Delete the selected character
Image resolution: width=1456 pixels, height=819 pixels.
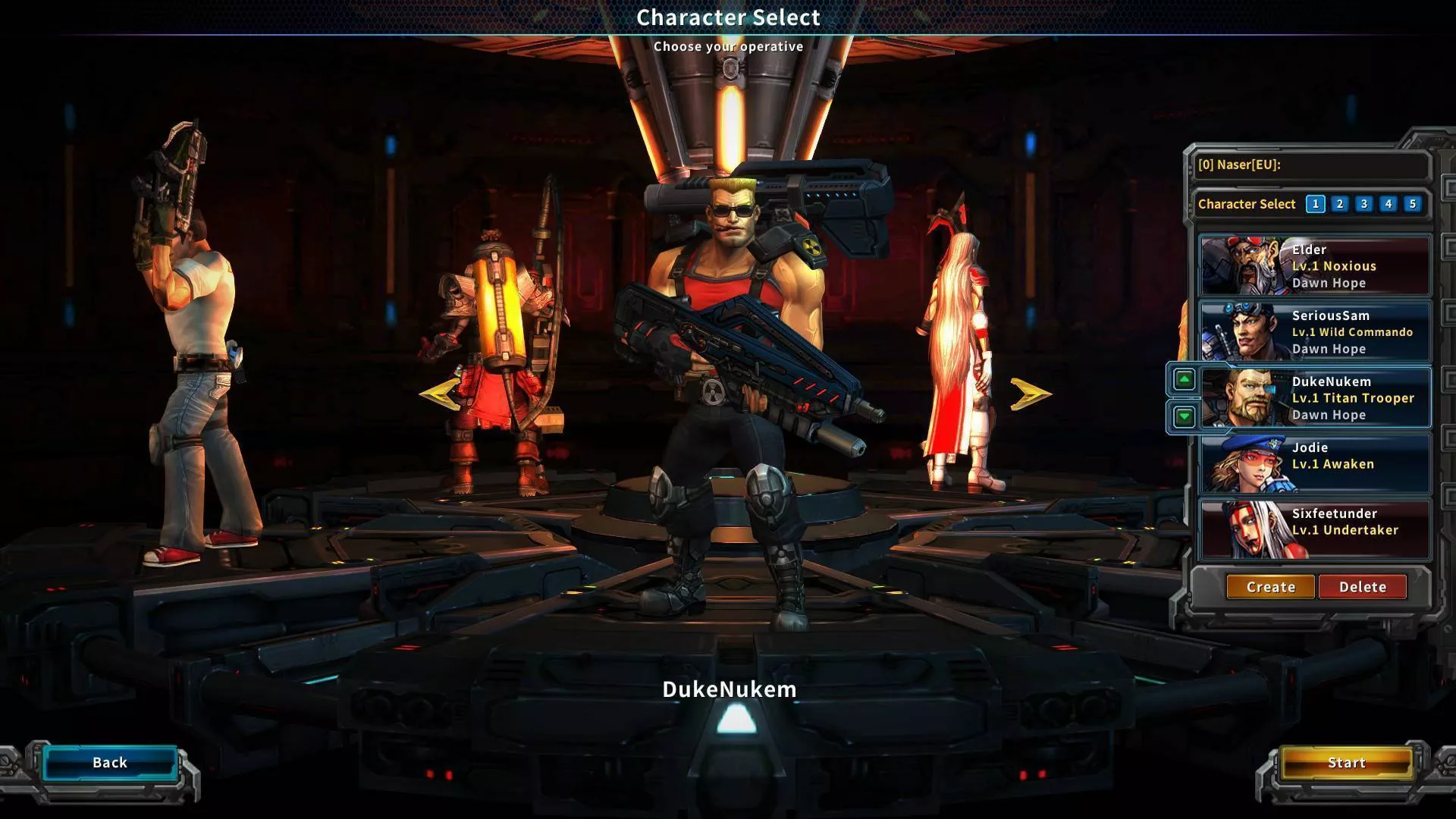coord(1362,587)
